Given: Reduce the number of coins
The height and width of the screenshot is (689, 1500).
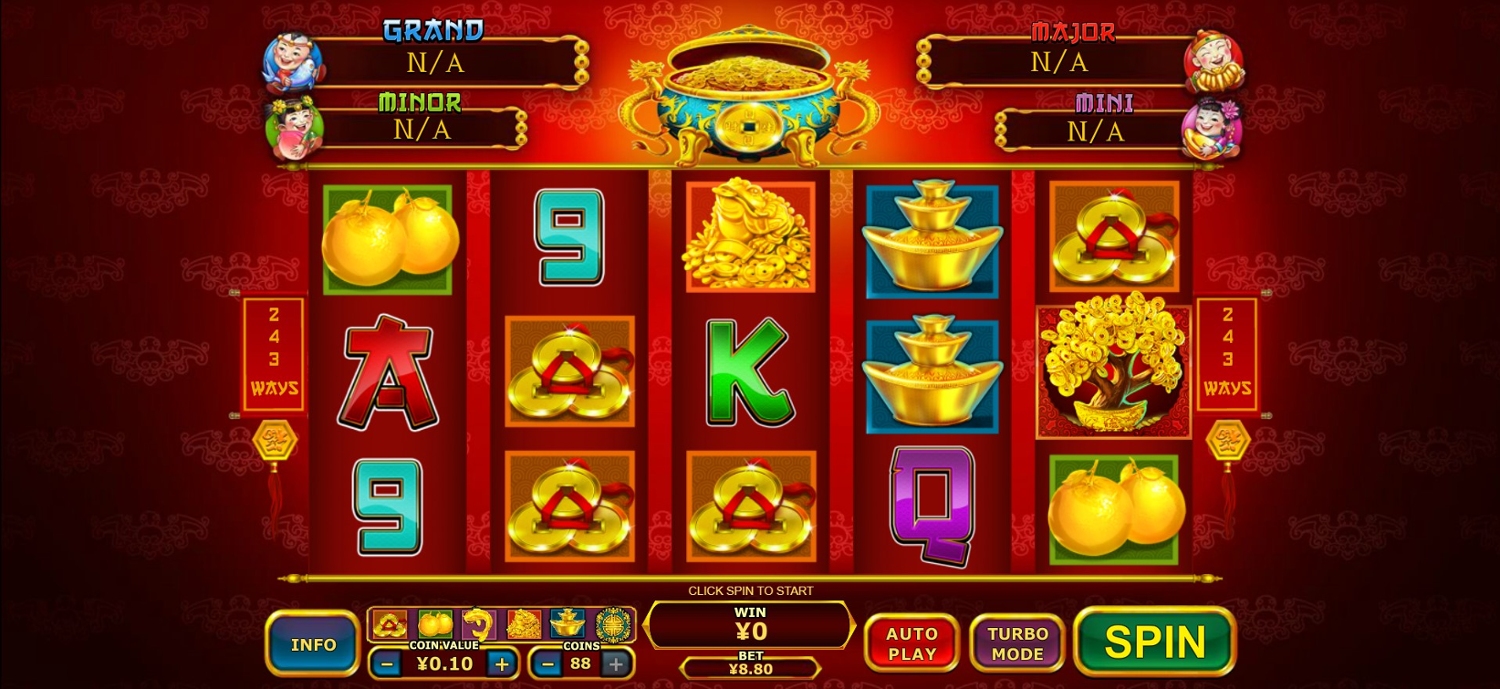Looking at the screenshot, I should (545, 663).
